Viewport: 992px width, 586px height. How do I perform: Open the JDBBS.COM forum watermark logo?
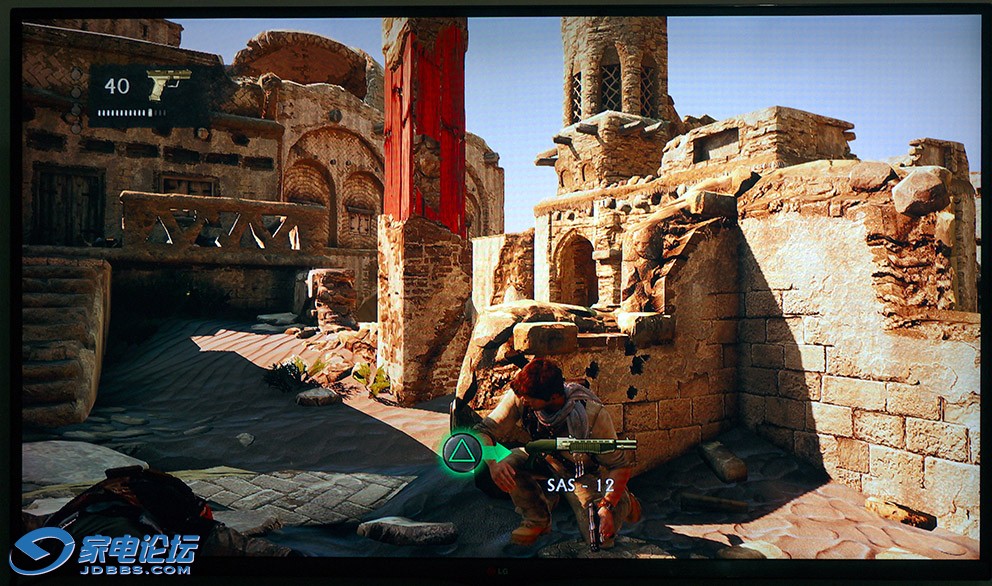click(104, 553)
